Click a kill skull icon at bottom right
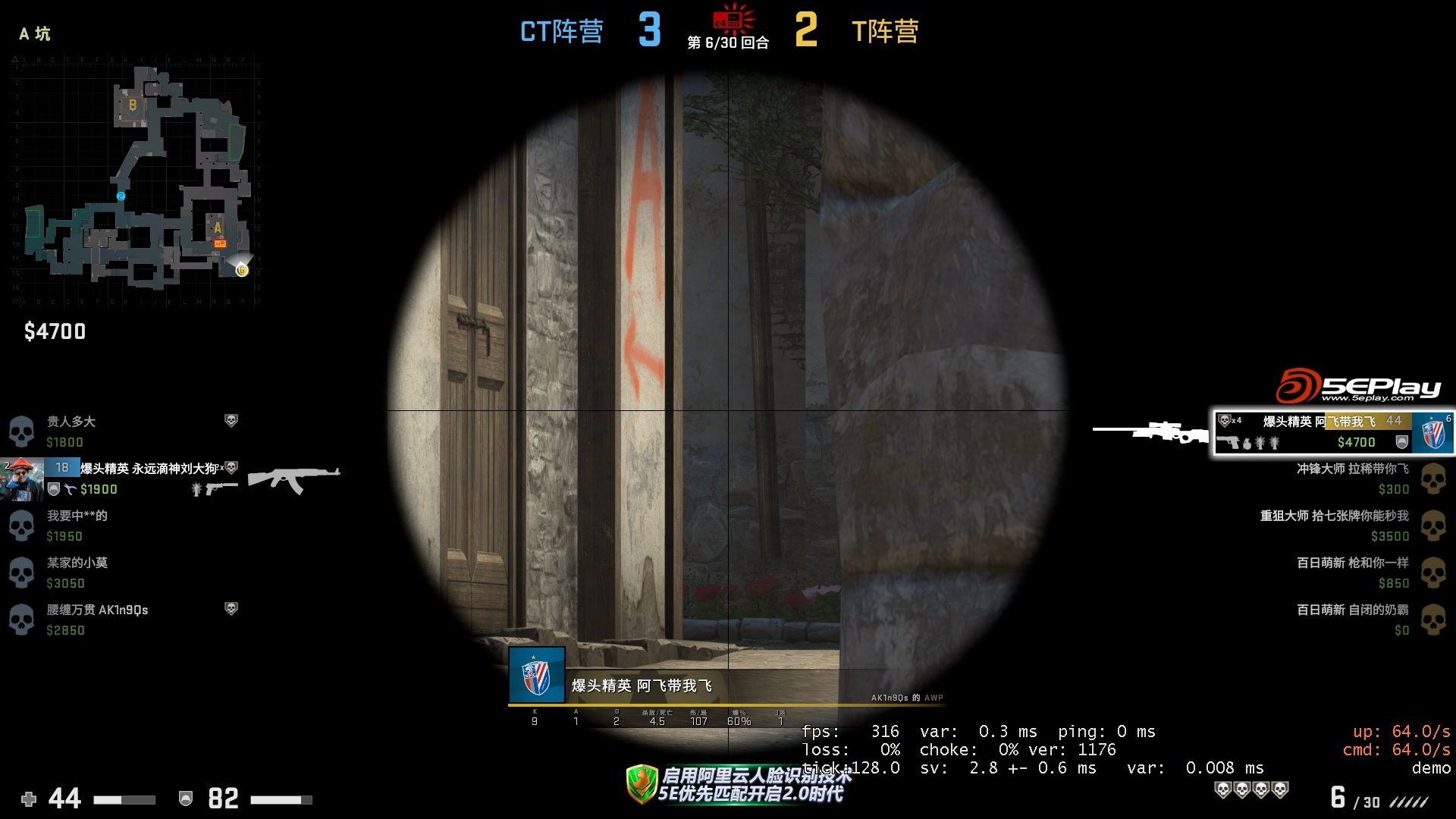Image resolution: width=1456 pixels, height=819 pixels. pyautogui.click(x=1225, y=790)
